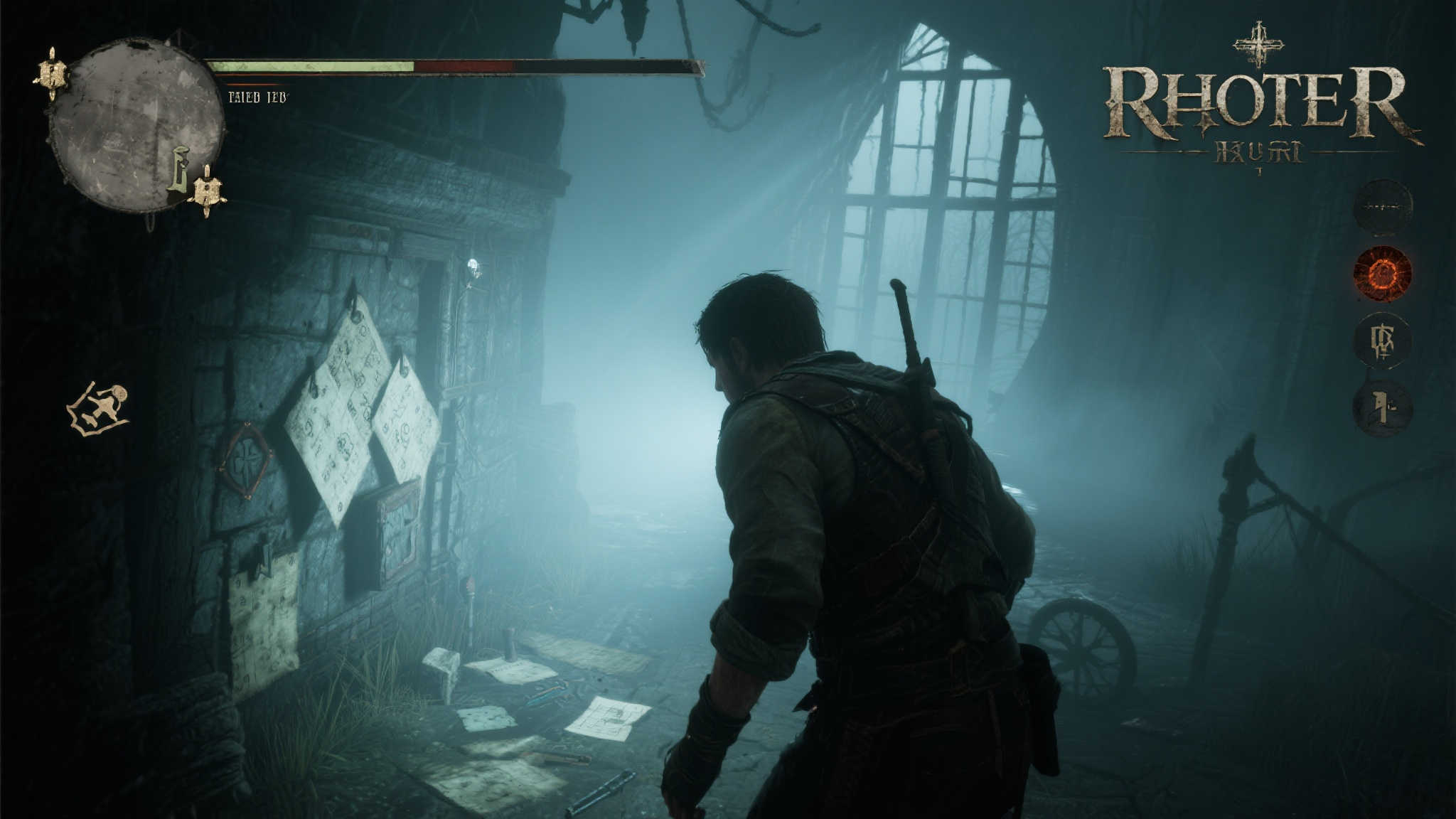Click the green marker on the minimap

point(179,169)
